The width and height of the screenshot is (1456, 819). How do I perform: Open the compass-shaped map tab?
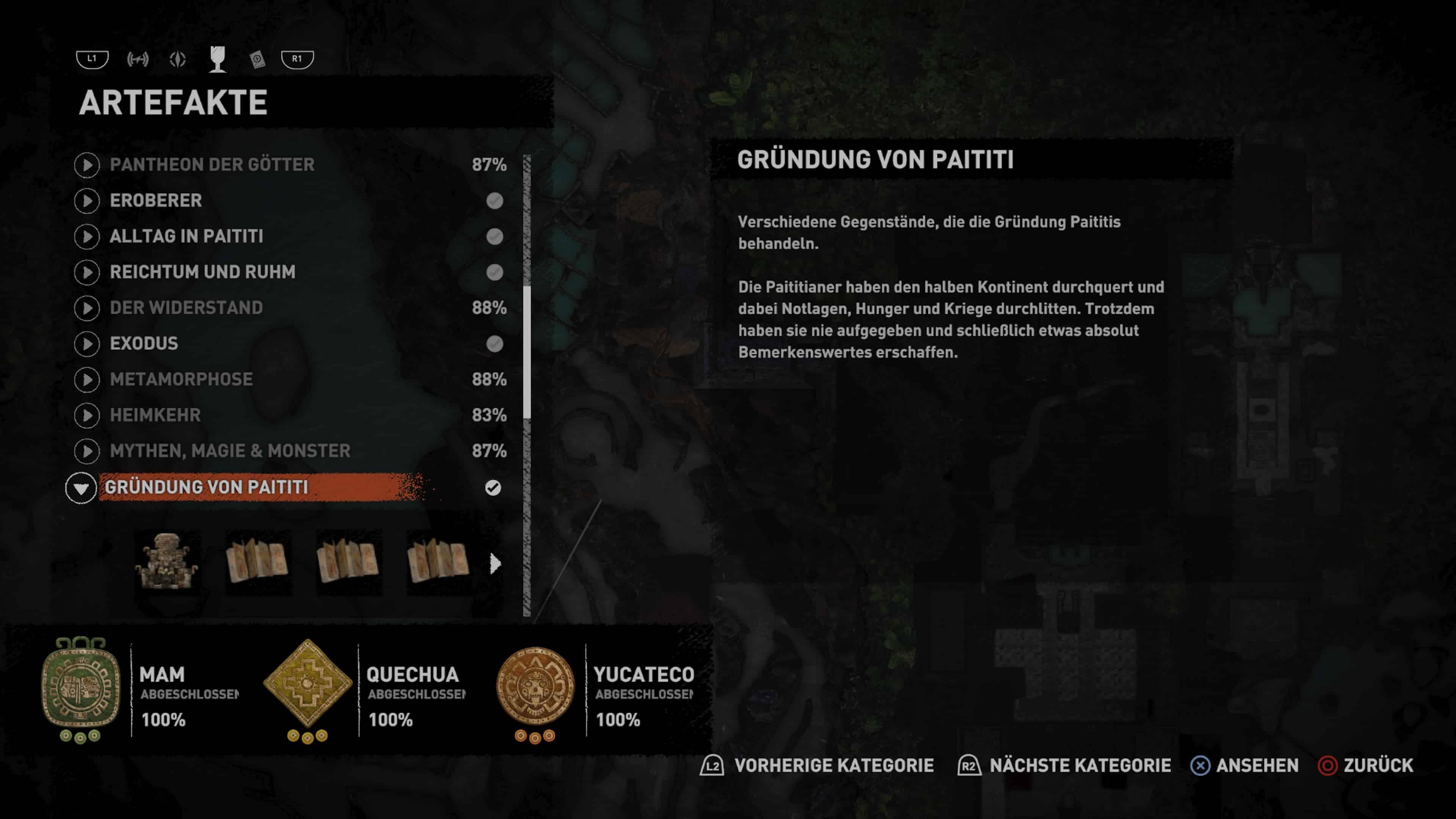177,59
